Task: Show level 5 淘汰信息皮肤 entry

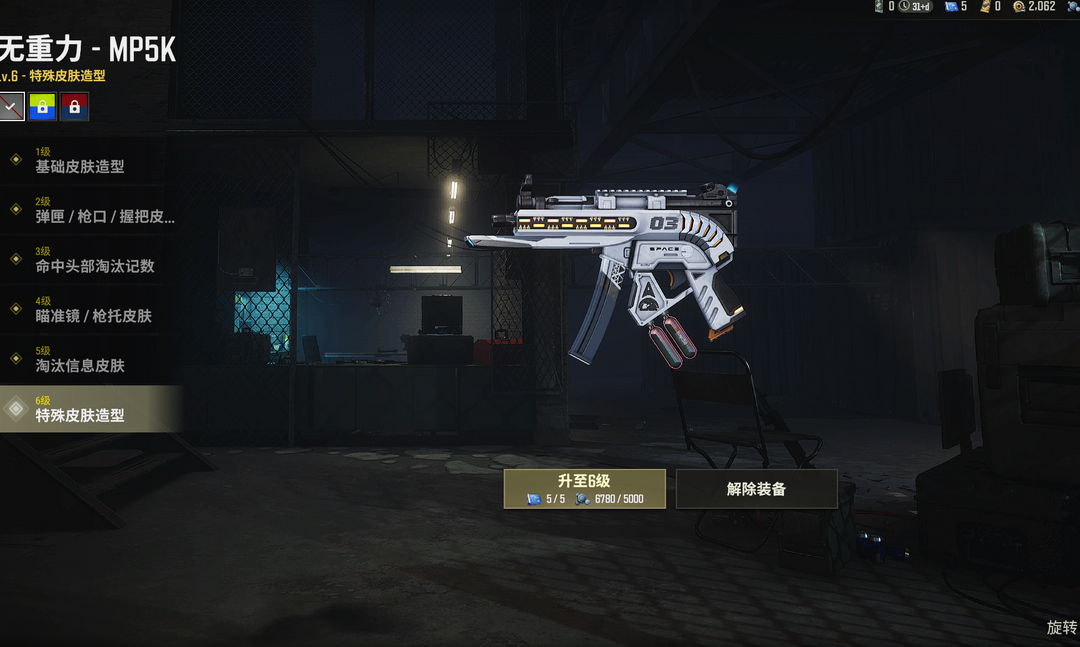Action: click(90, 360)
